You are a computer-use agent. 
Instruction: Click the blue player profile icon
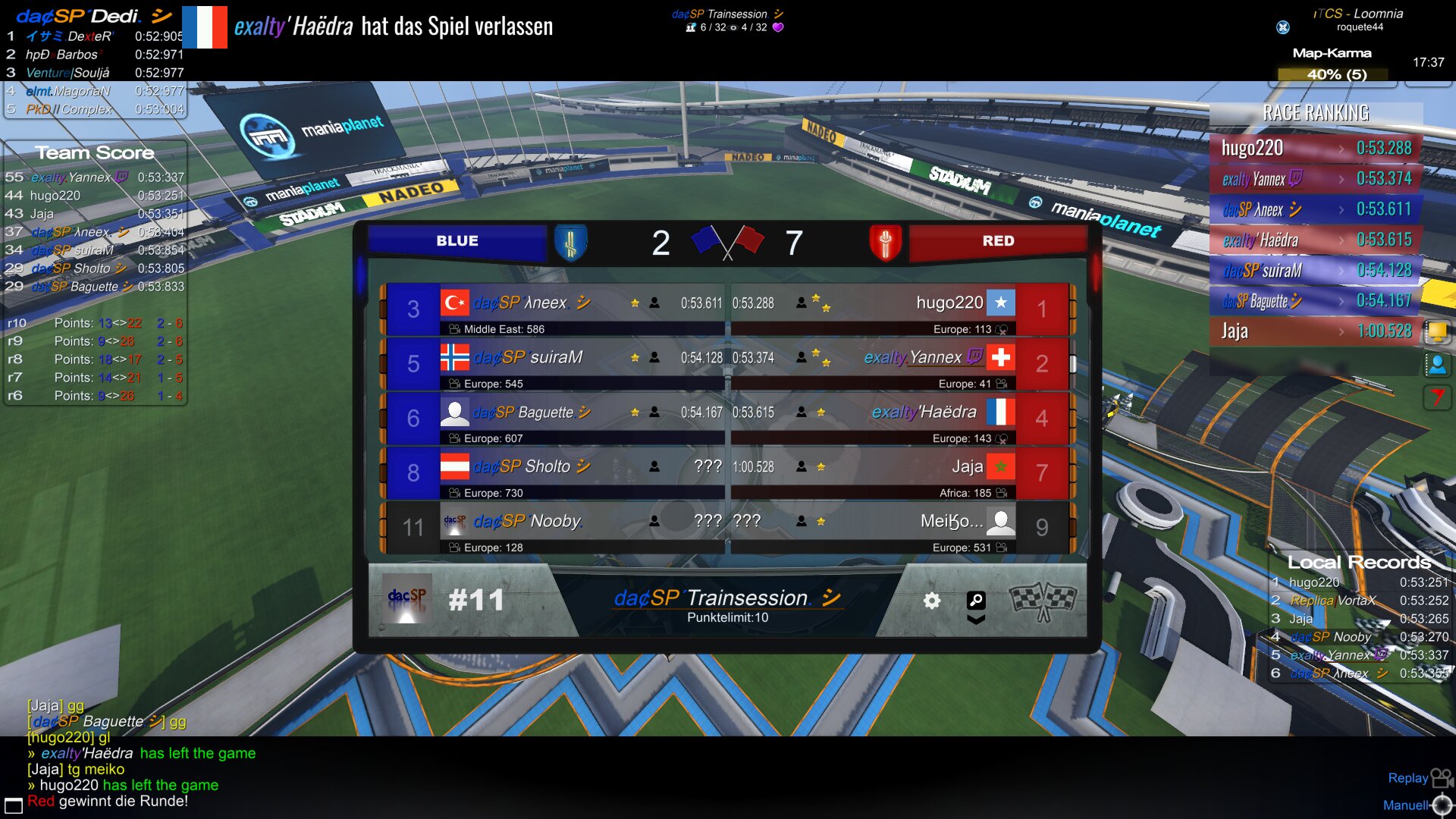point(1436,365)
